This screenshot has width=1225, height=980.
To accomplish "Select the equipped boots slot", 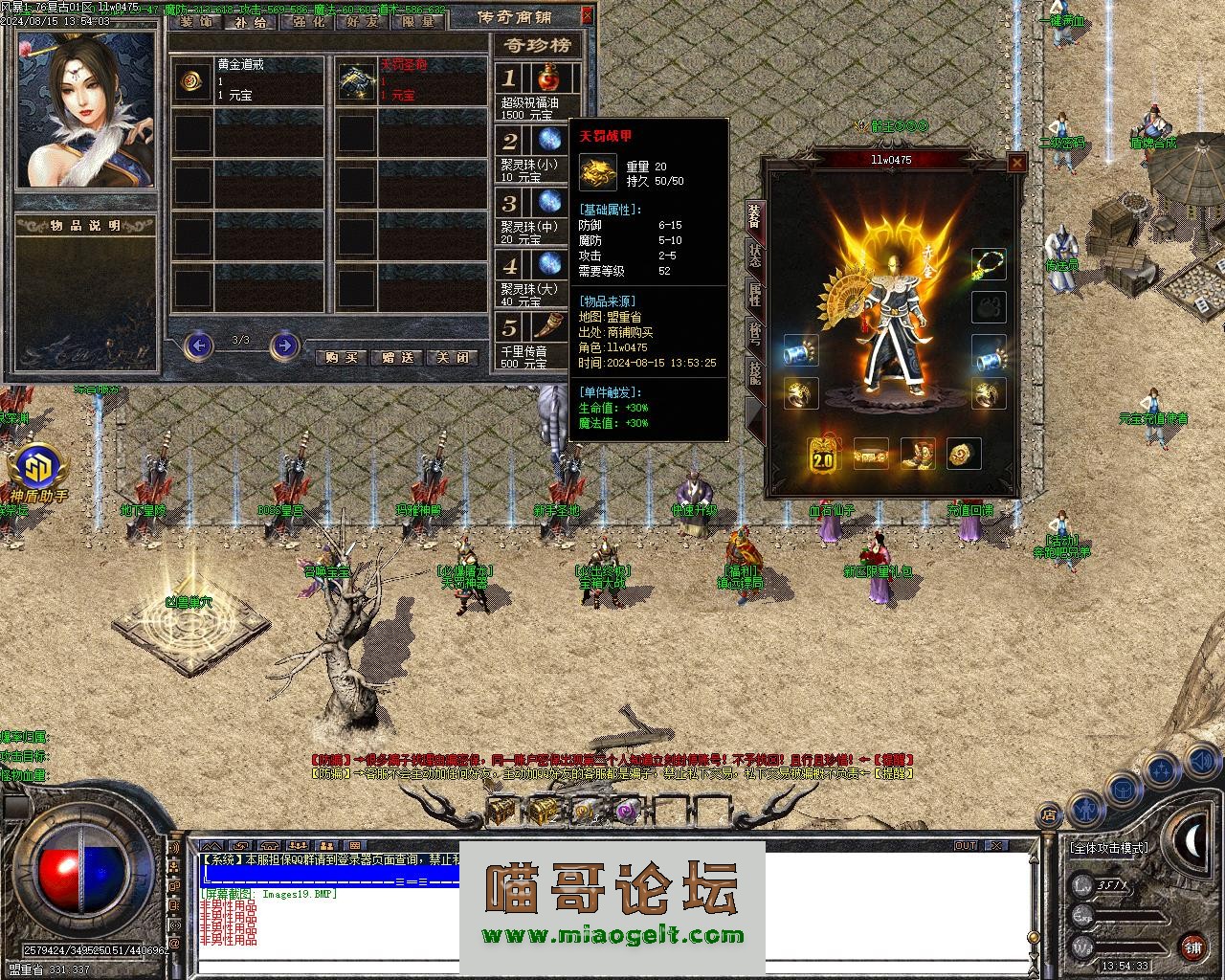I will pos(918,456).
